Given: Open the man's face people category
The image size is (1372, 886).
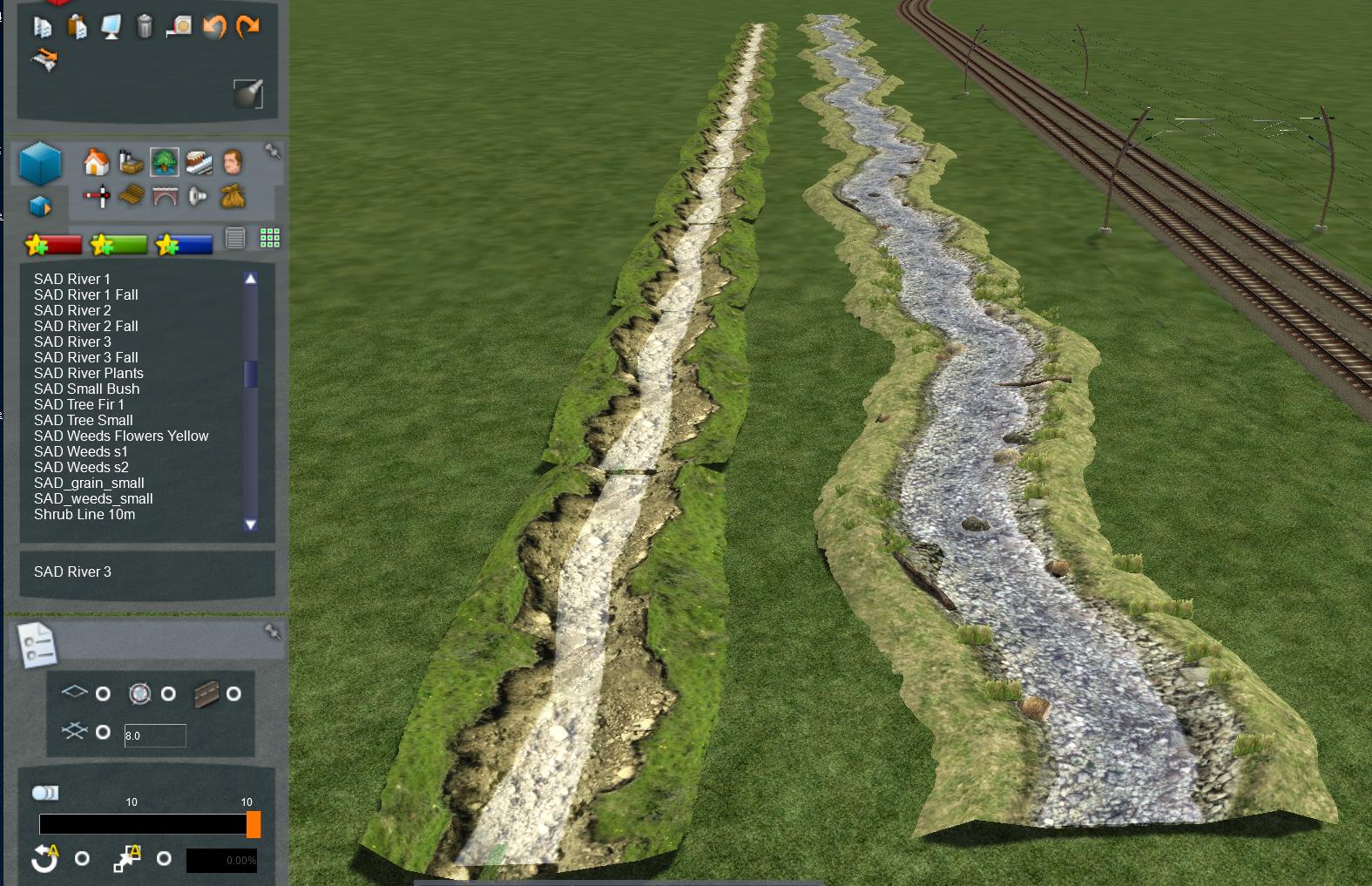Looking at the screenshot, I should (x=232, y=162).
